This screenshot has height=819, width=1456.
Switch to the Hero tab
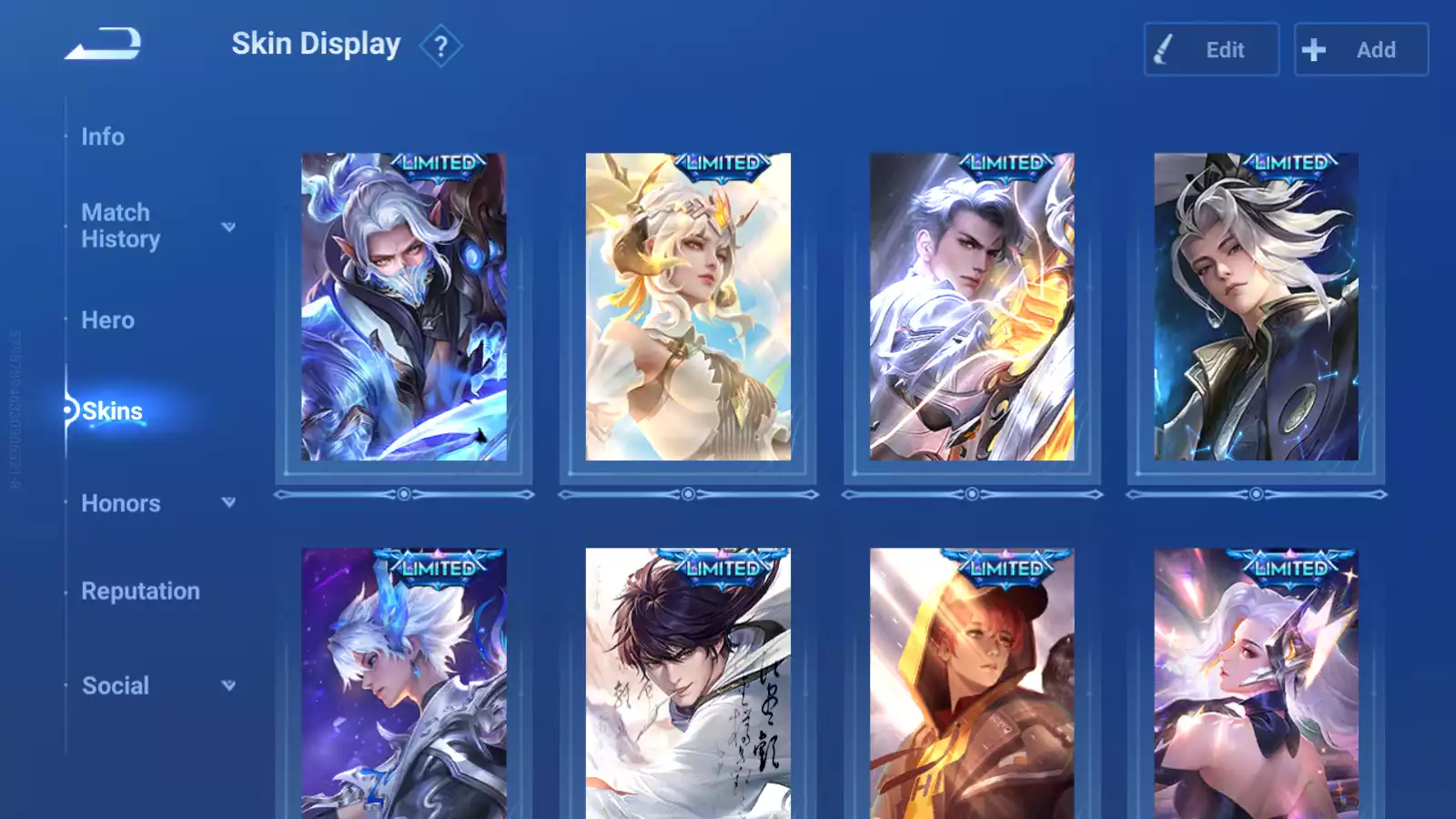coord(107,320)
